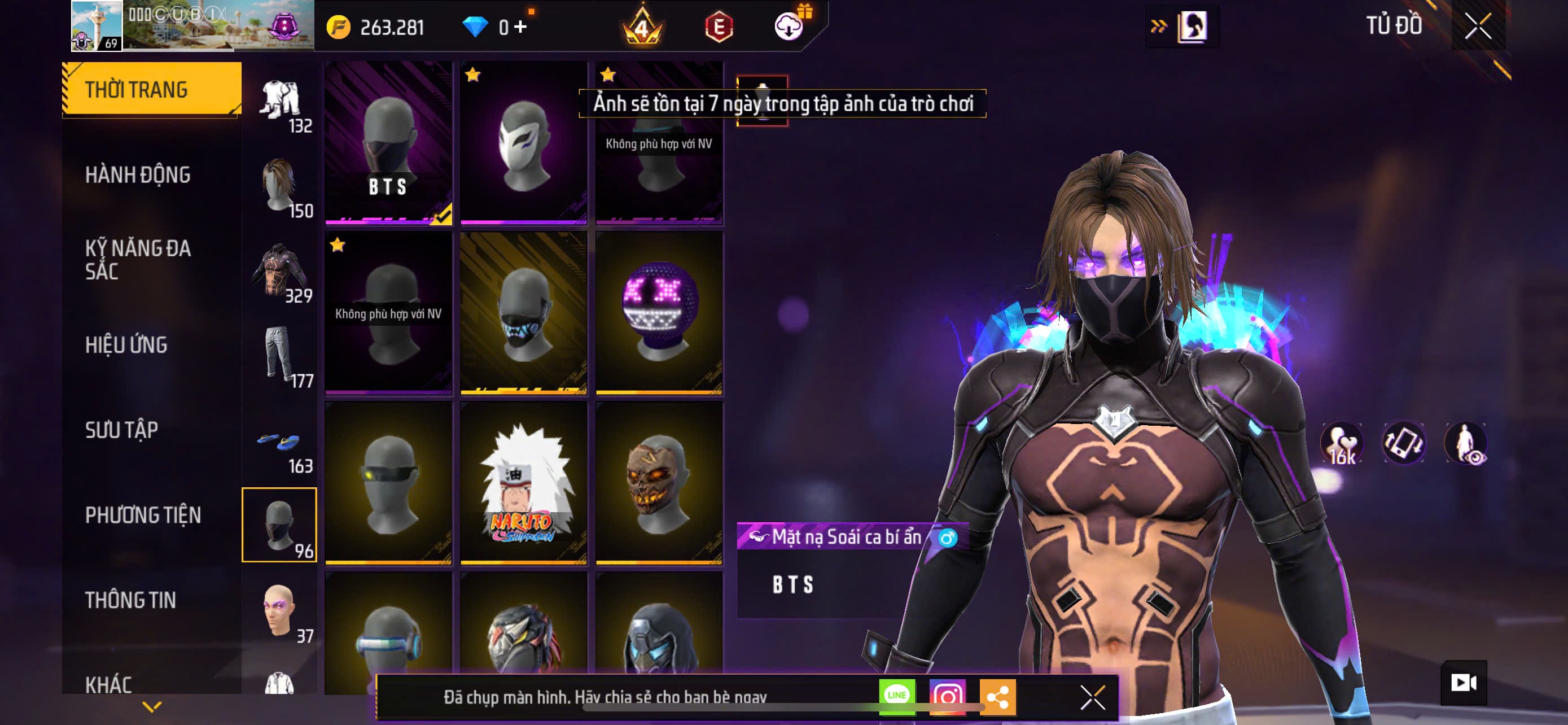Dismiss the screenshot share banner

pos(1093,697)
